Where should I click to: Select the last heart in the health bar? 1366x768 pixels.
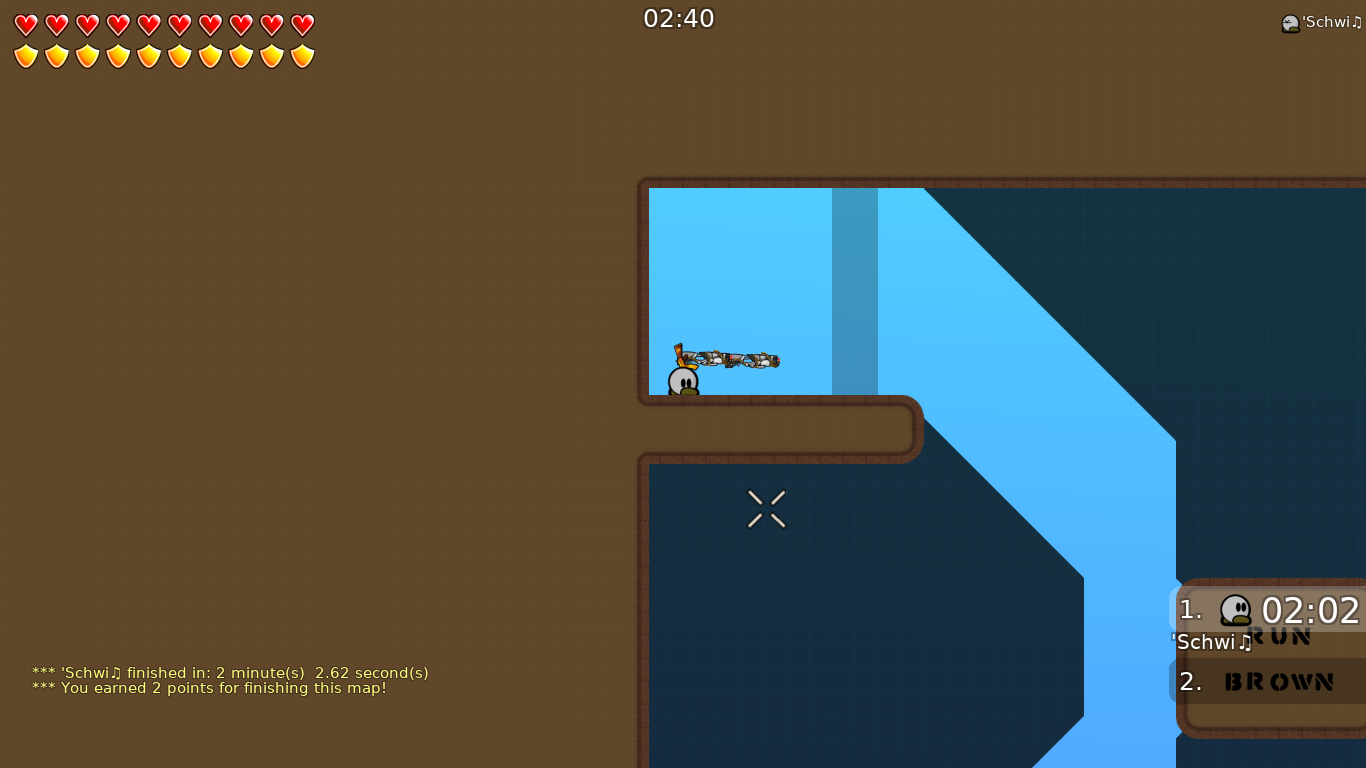301,24
